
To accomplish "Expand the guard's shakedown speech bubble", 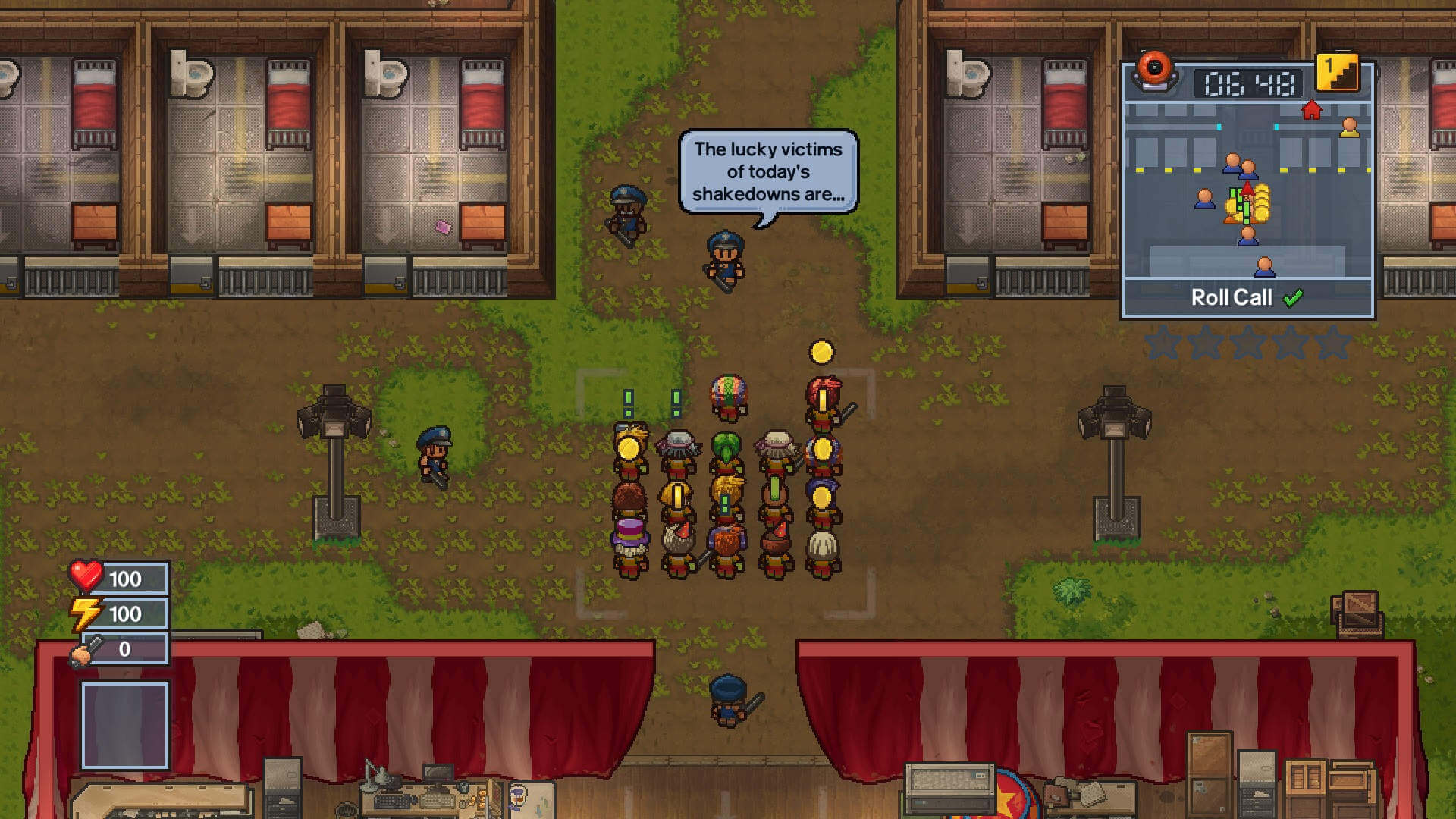I will (768, 172).
